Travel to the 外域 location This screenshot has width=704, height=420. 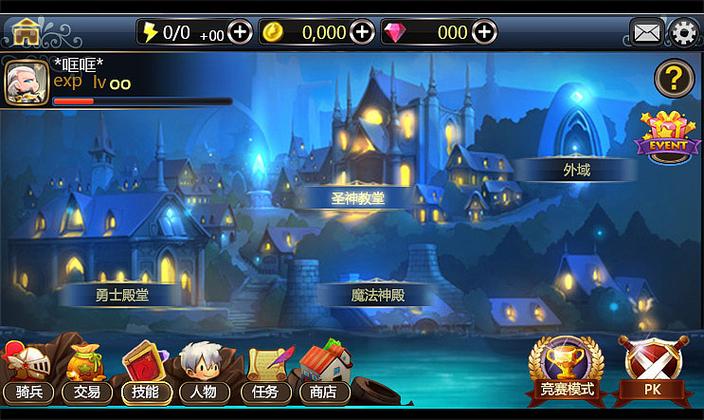point(577,170)
